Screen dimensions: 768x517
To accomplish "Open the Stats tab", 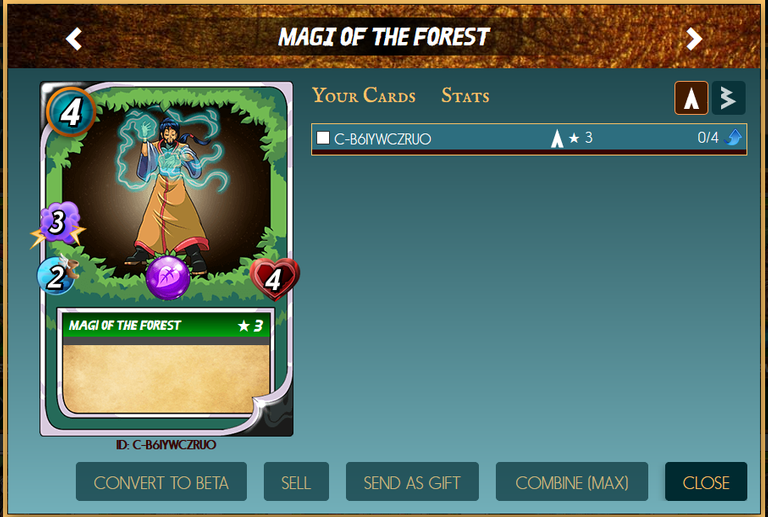I will (x=465, y=96).
